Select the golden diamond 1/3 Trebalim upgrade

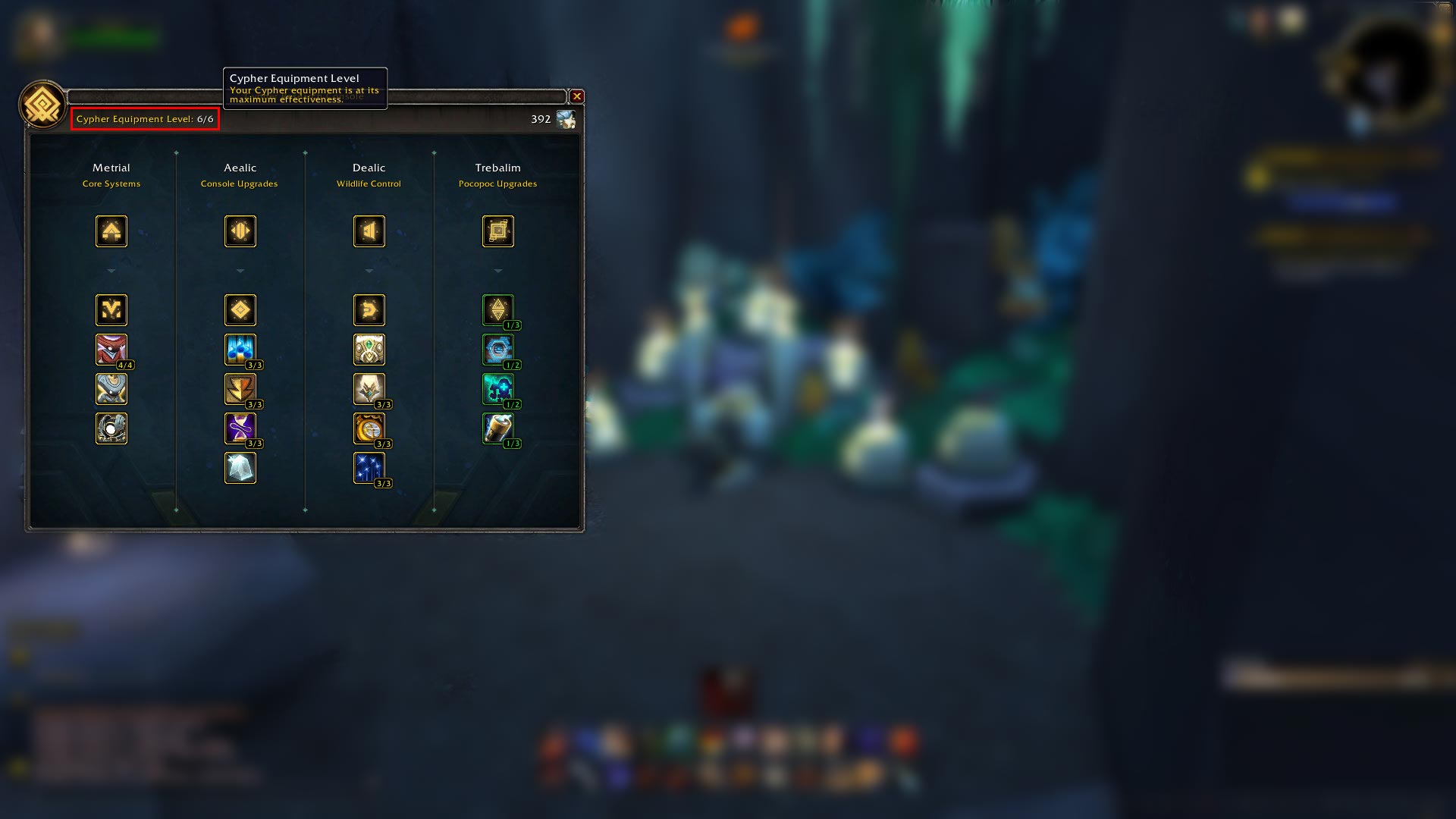click(498, 309)
